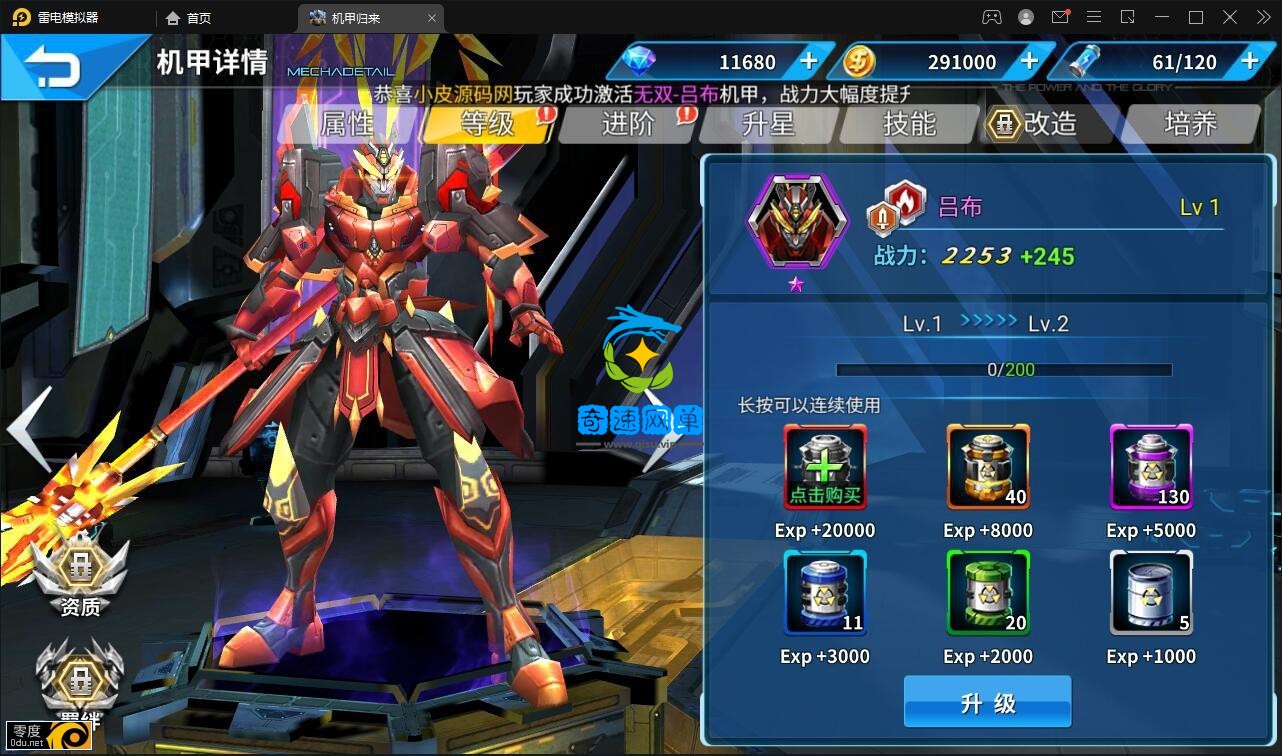This screenshot has height=756, width=1282.
Task: Use the green Exp +2000 canister
Action: [x=988, y=593]
